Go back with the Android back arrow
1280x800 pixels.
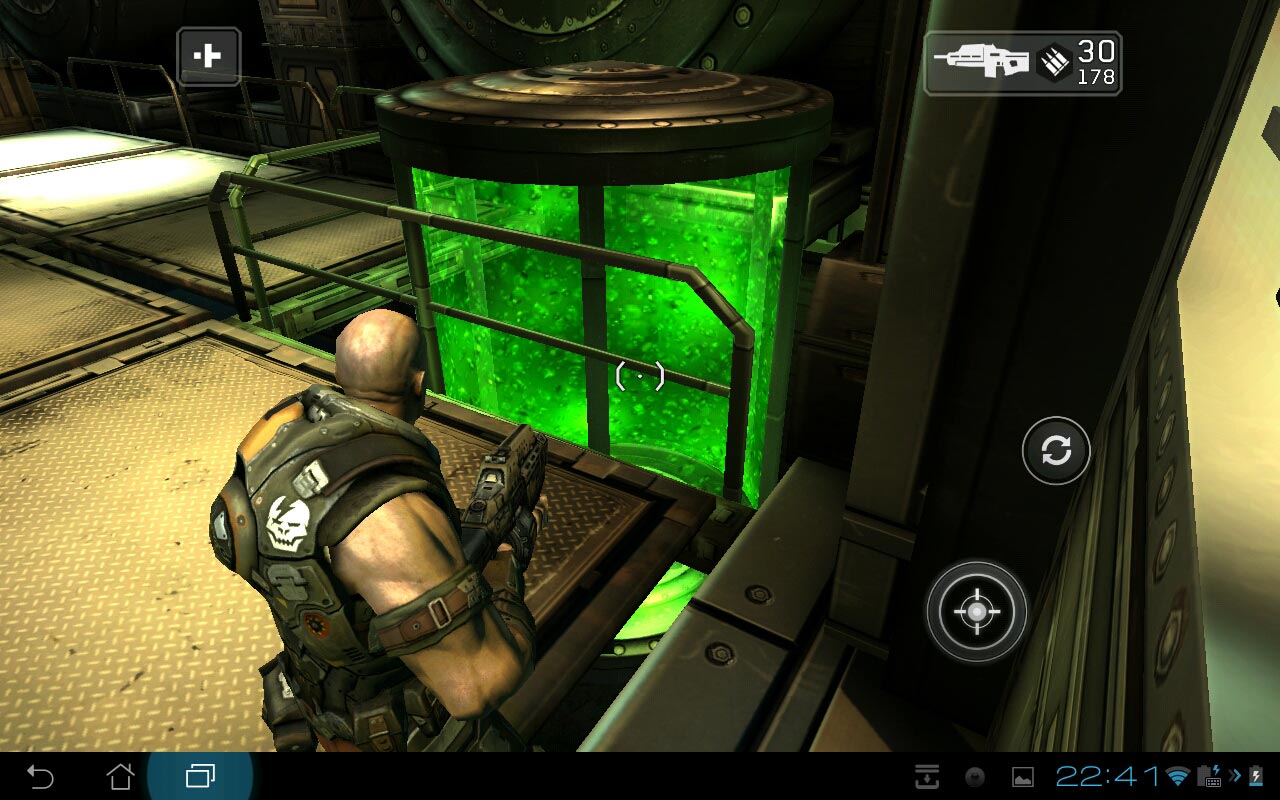[x=40, y=776]
